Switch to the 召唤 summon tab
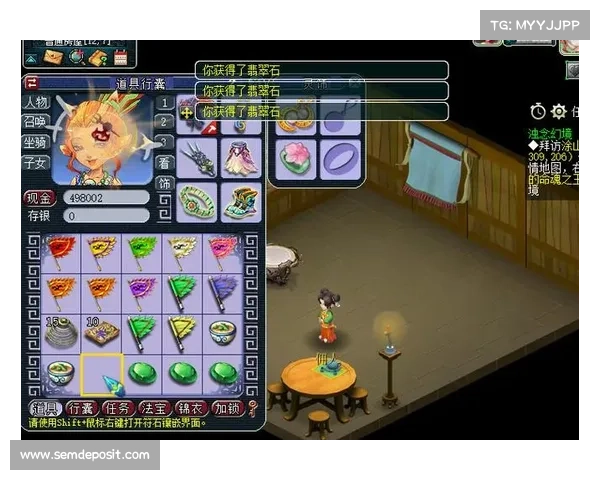This screenshot has height=480, width=600. click(x=35, y=122)
